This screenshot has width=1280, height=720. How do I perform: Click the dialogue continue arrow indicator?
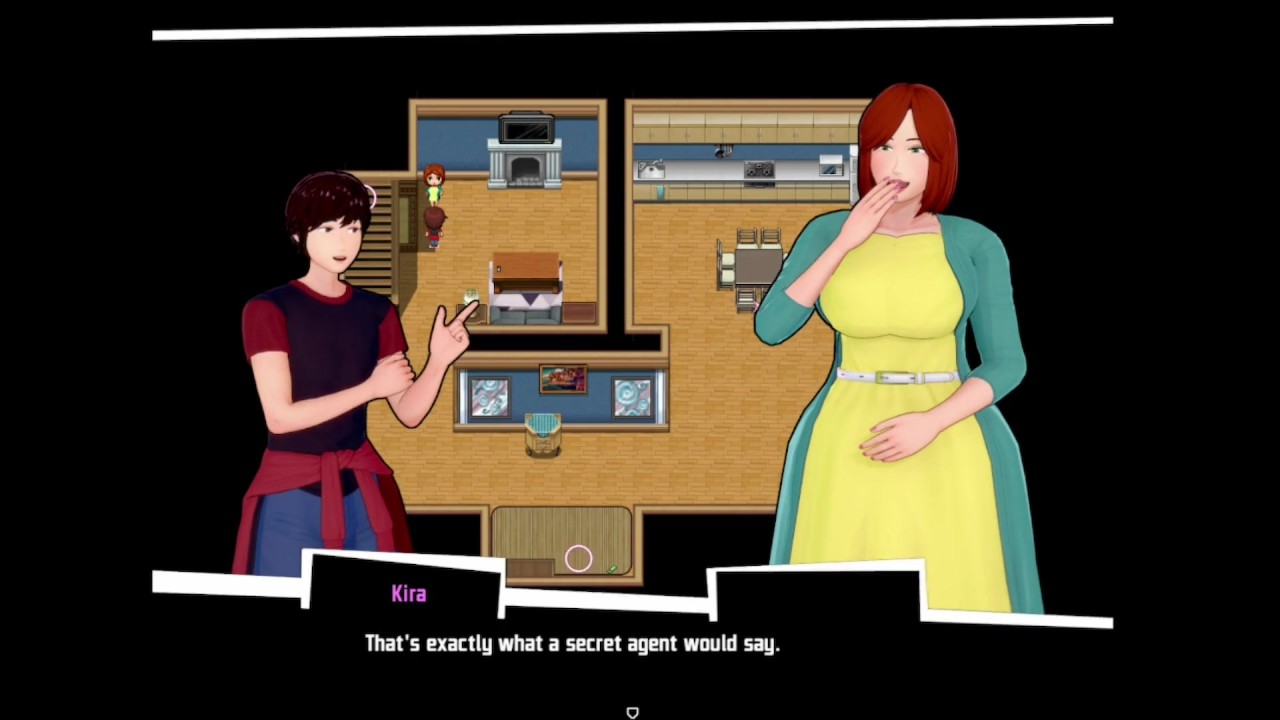click(632, 712)
